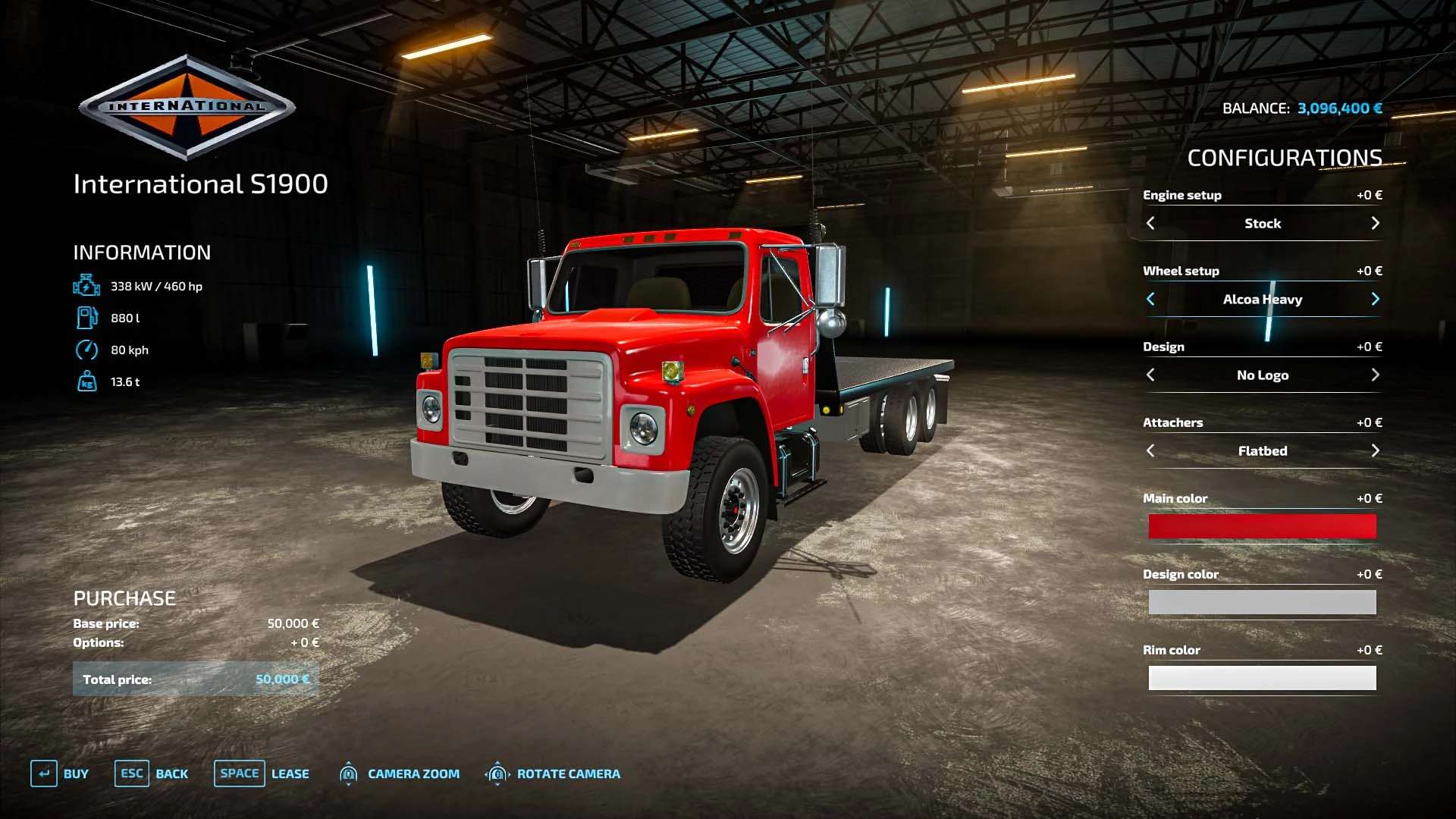This screenshot has height=819, width=1456.
Task: Choose previous Design option
Action: point(1150,375)
